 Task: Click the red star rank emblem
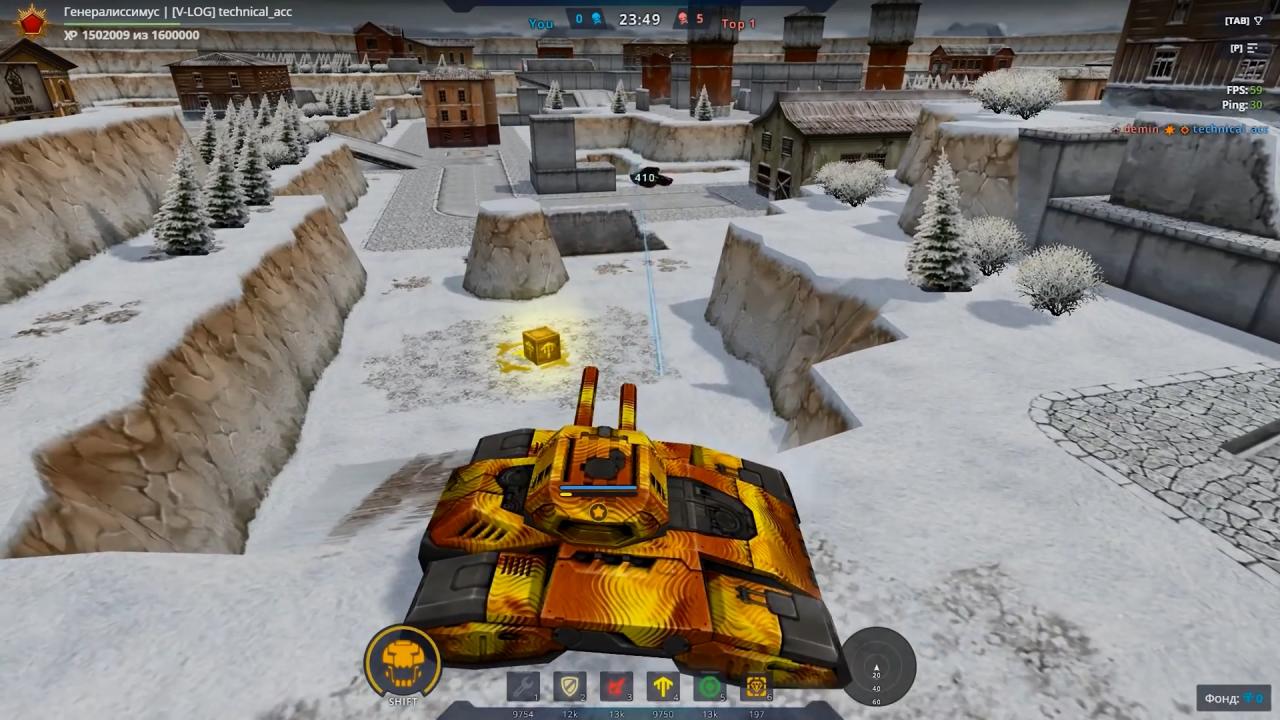pos(31,23)
